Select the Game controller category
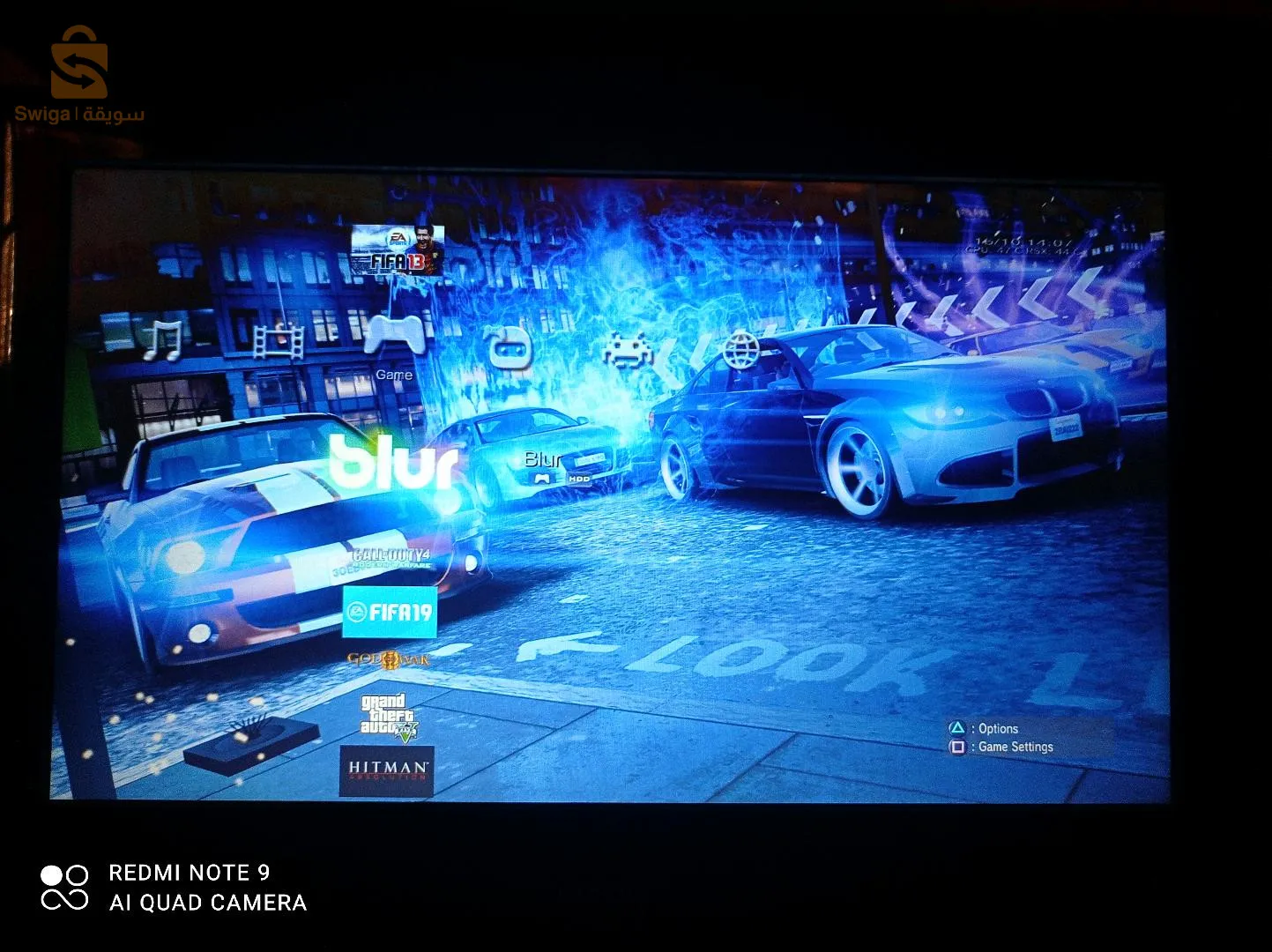Screen dimensions: 1272x952 [x=394, y=337]
